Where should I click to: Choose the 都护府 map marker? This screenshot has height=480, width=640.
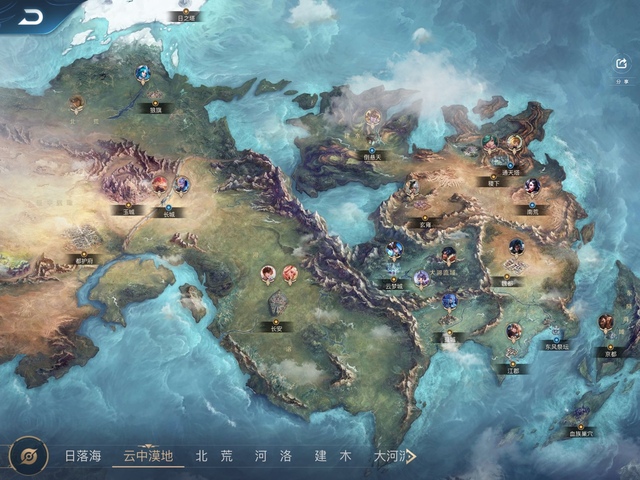tap(84, 260)
